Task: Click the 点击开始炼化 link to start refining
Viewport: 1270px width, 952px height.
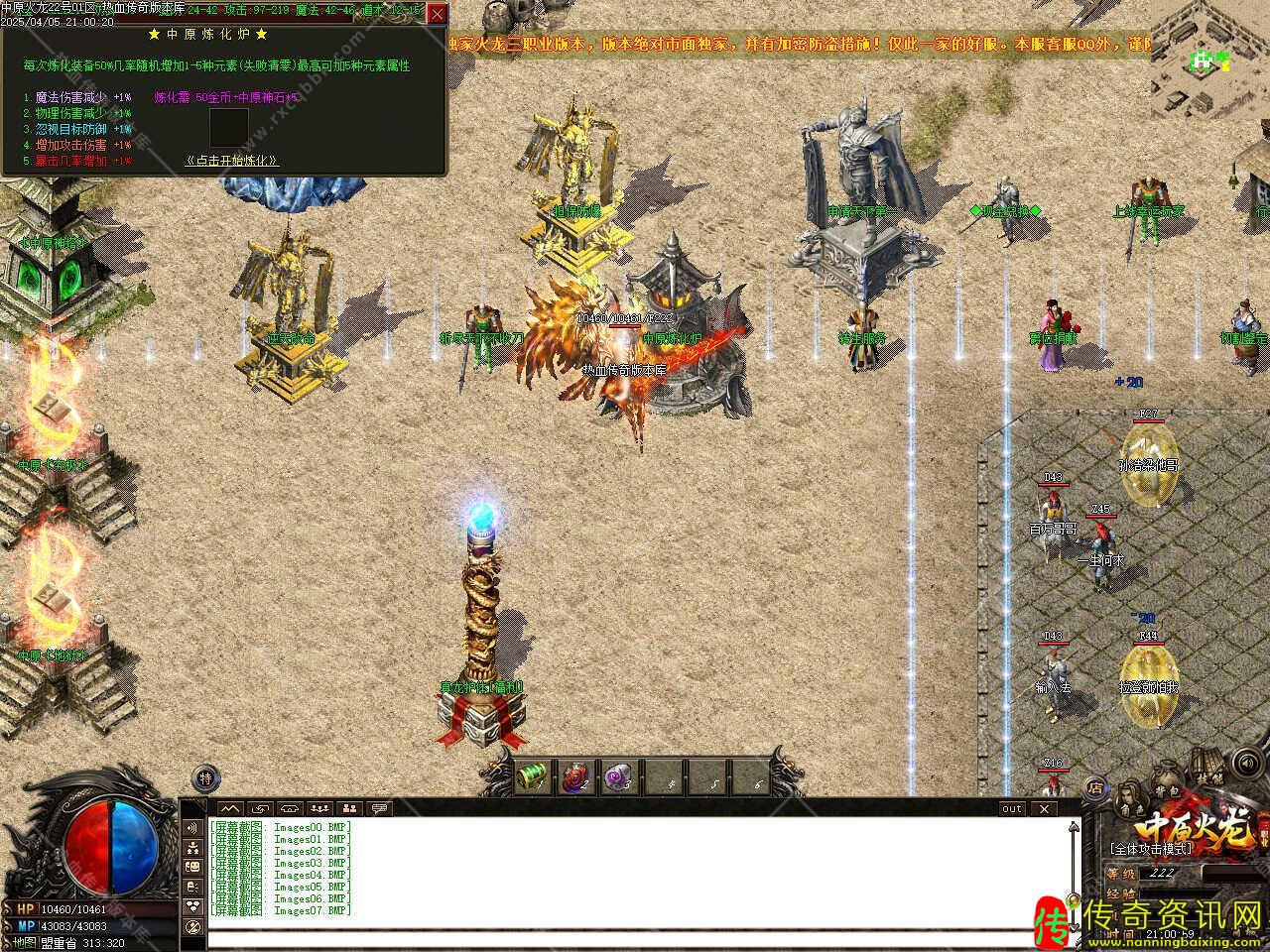Action: (x=232, y=161)
